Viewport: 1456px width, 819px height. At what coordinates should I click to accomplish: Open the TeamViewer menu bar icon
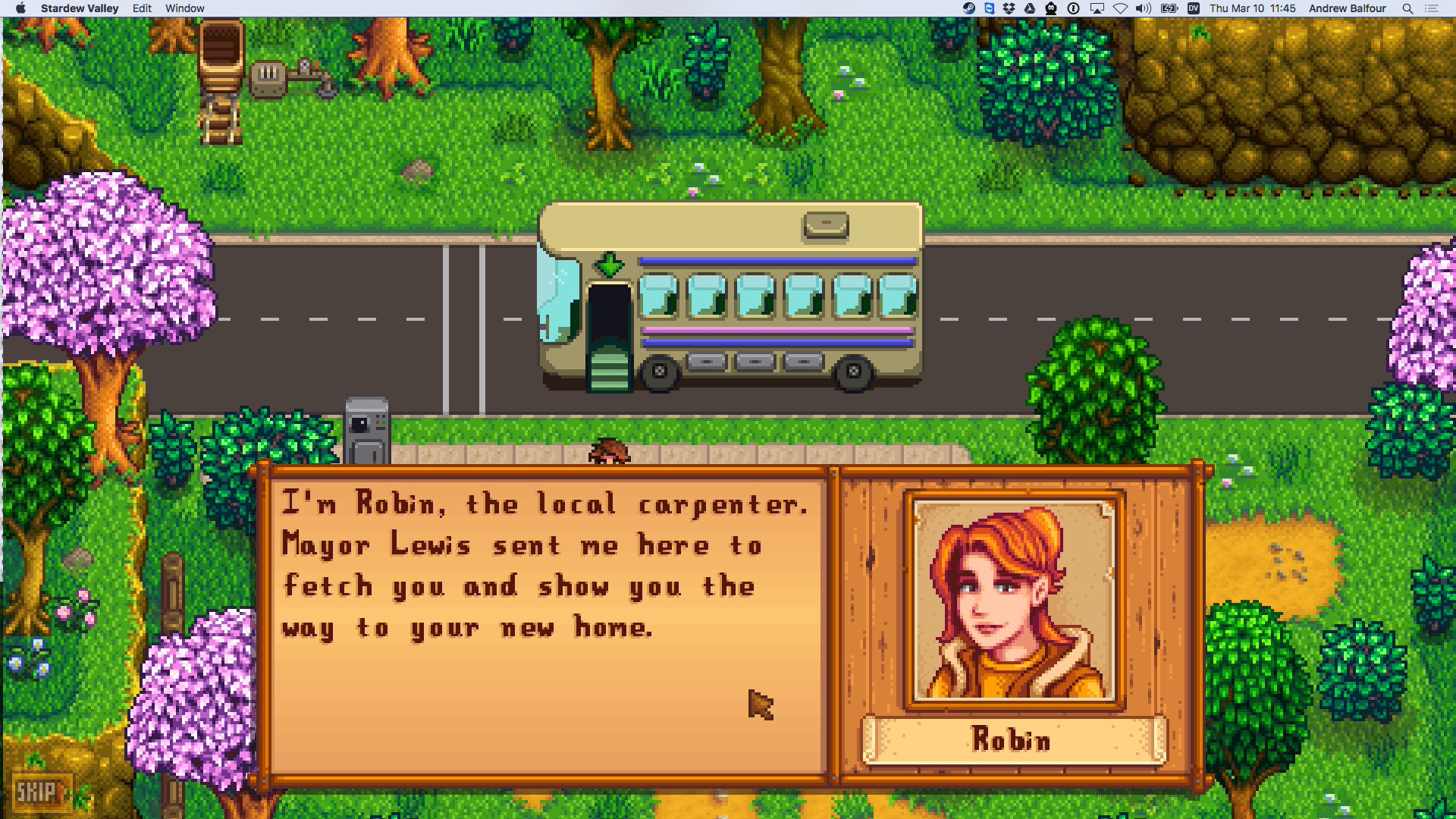[988, 8]
